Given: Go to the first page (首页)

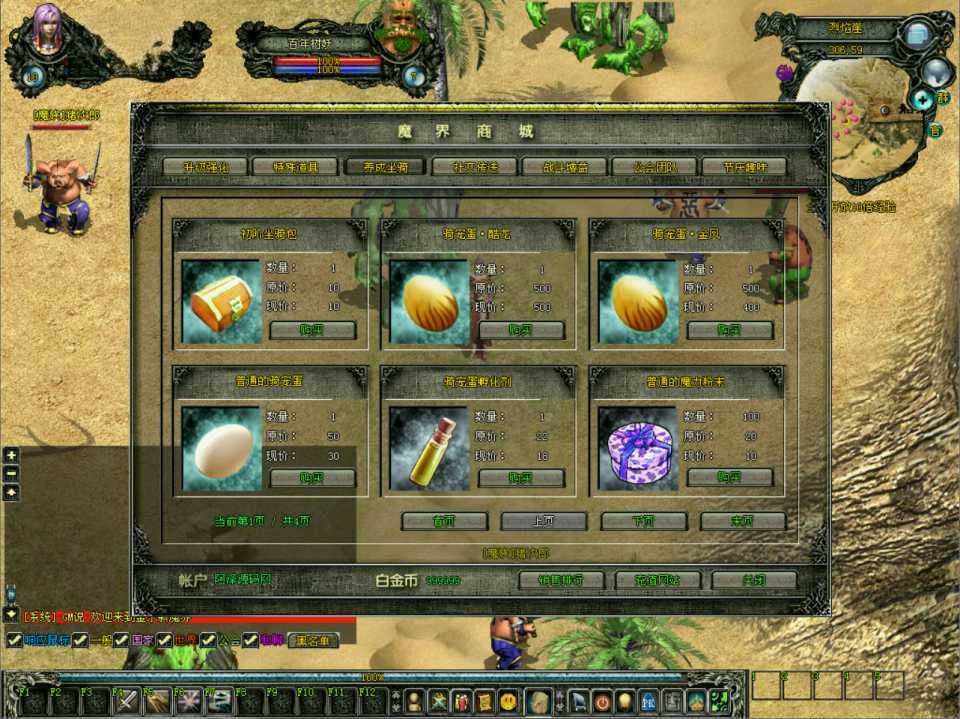Looking at the screenshot, I should pyautogui.click(x=444, y=521).
